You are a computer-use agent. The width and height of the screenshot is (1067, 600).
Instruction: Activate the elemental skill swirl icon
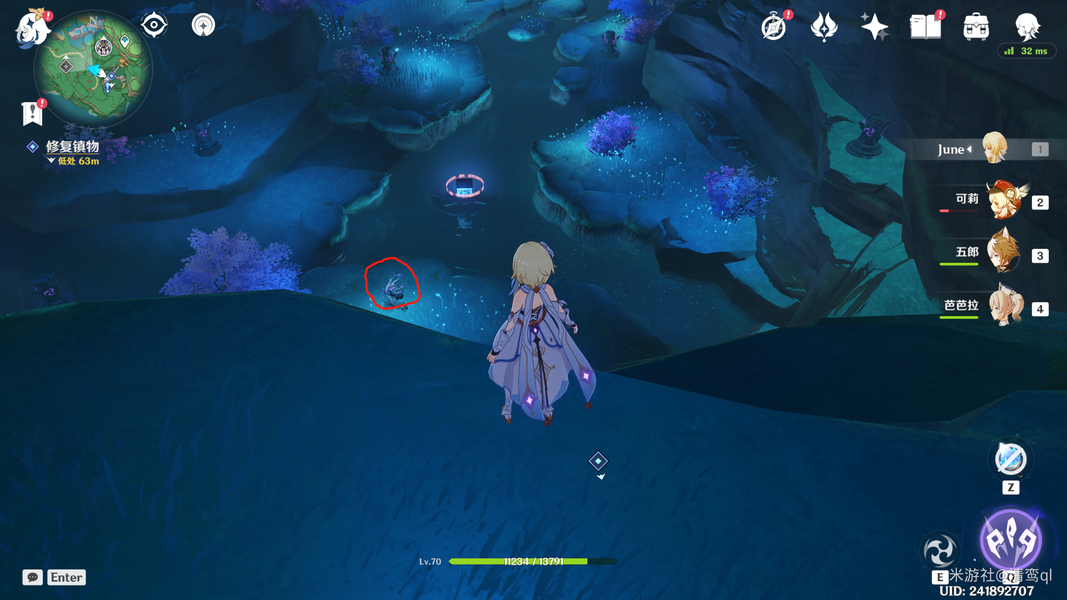coord(940,550)
